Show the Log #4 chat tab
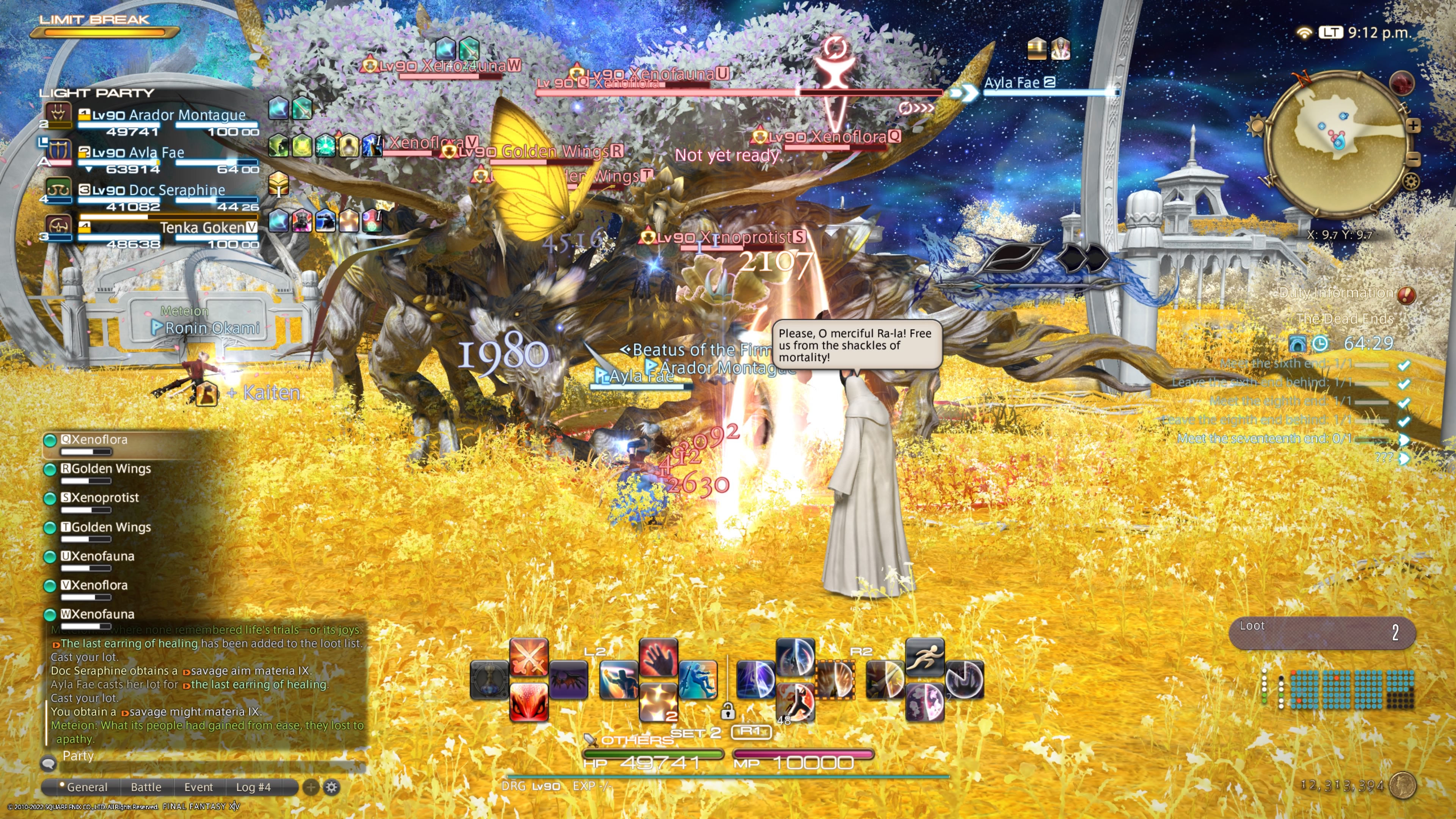Viewport: 1456px width, 819px height. click(x=253, y=787)
